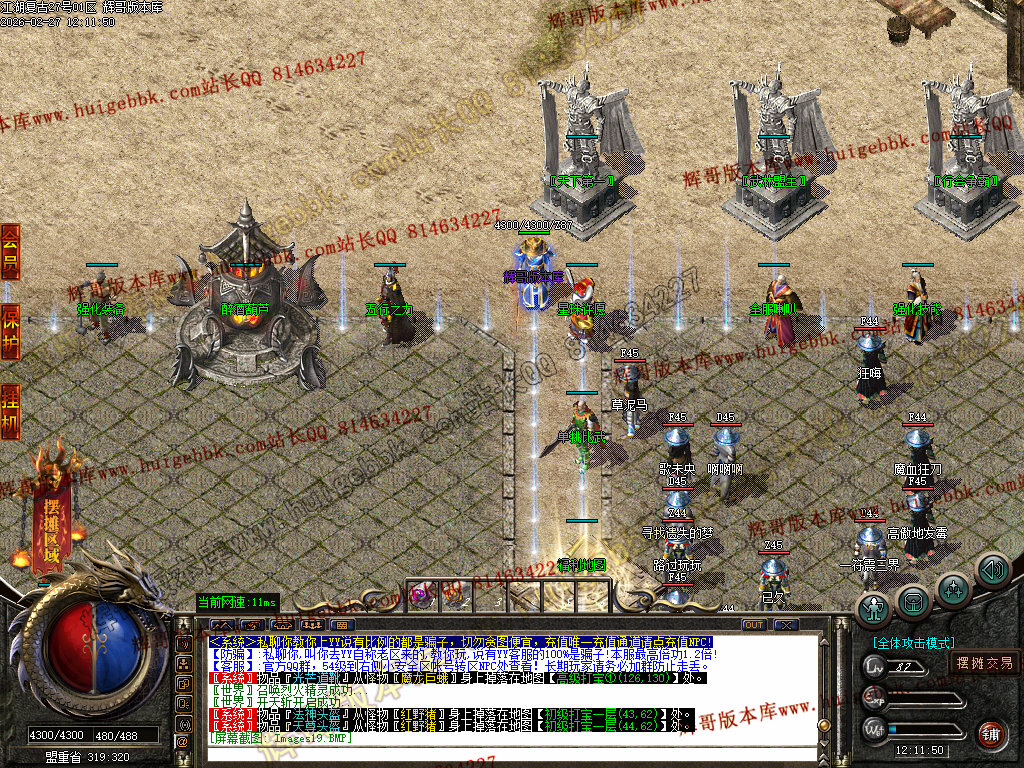1024x768 pixels.
Task: Click the 摆摊交易 stall trade button
Action: [984, 662]
